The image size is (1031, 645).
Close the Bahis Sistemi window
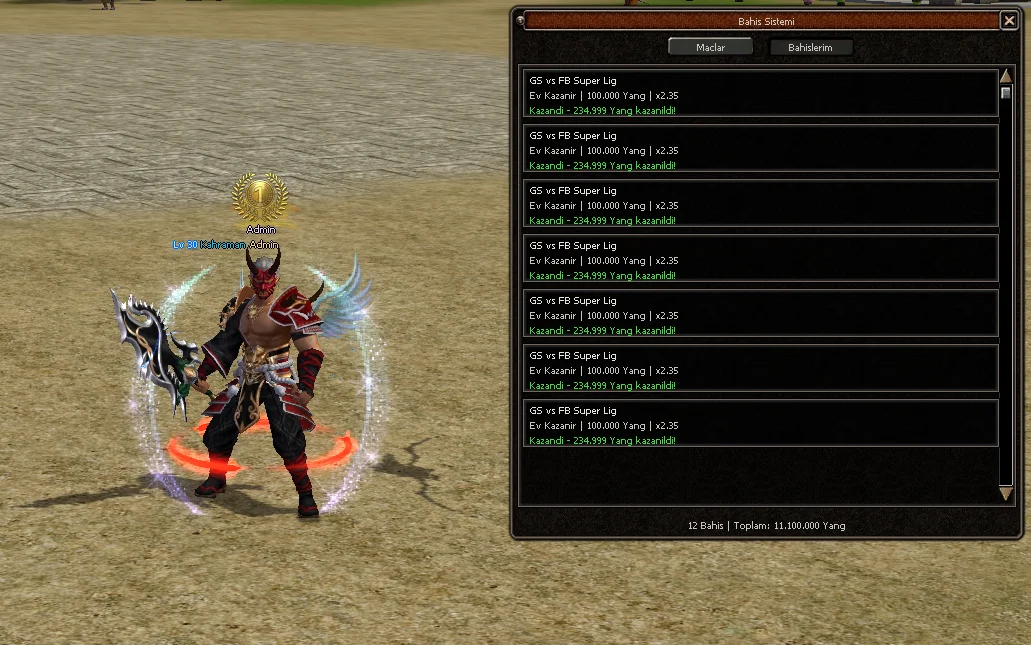1008,20
